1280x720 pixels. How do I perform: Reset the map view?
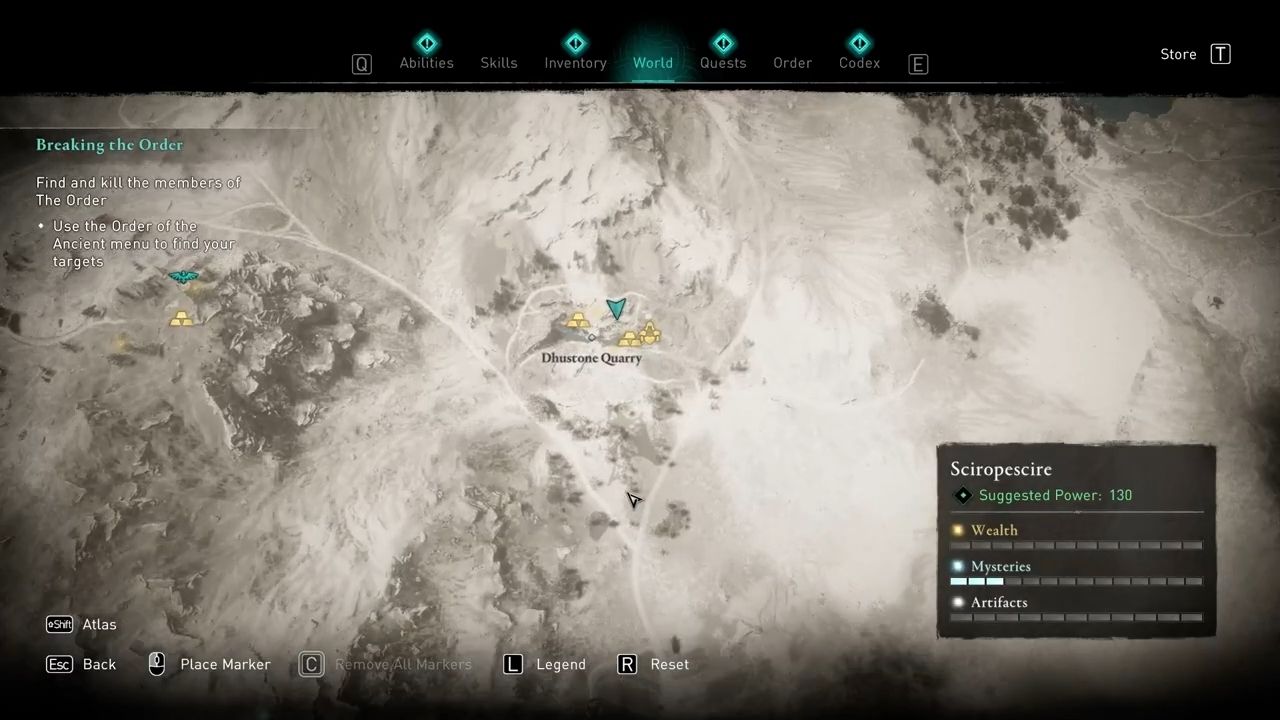tap(669, 664)
